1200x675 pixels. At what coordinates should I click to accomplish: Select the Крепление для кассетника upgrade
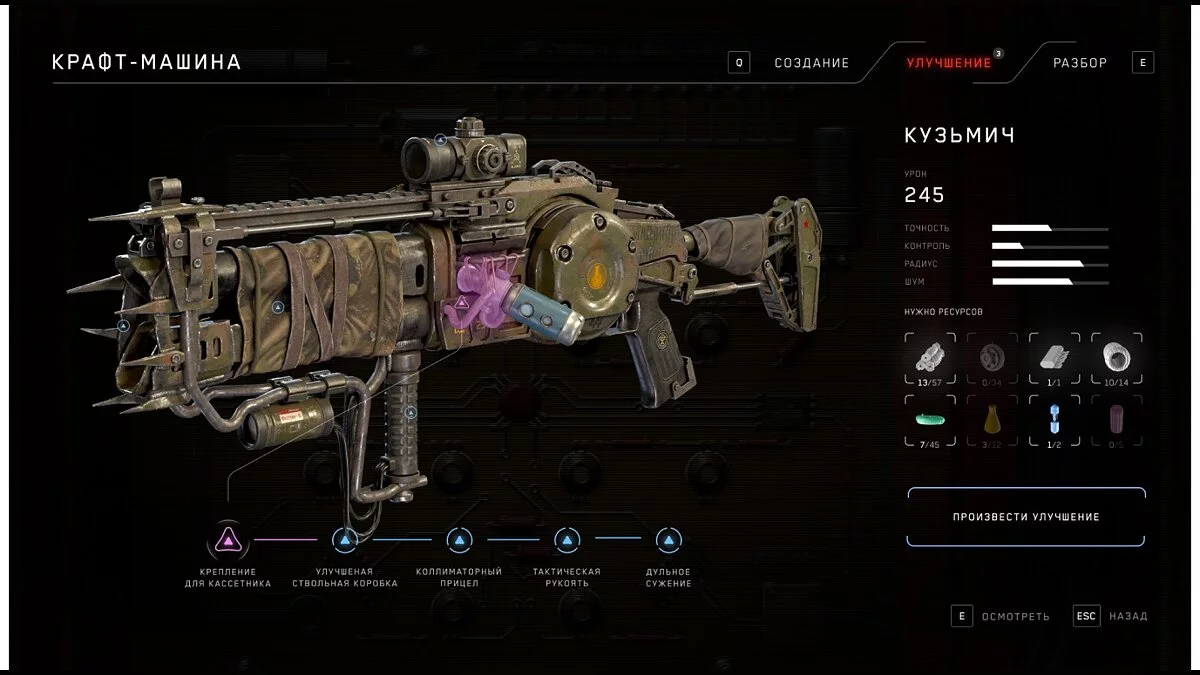228,541
